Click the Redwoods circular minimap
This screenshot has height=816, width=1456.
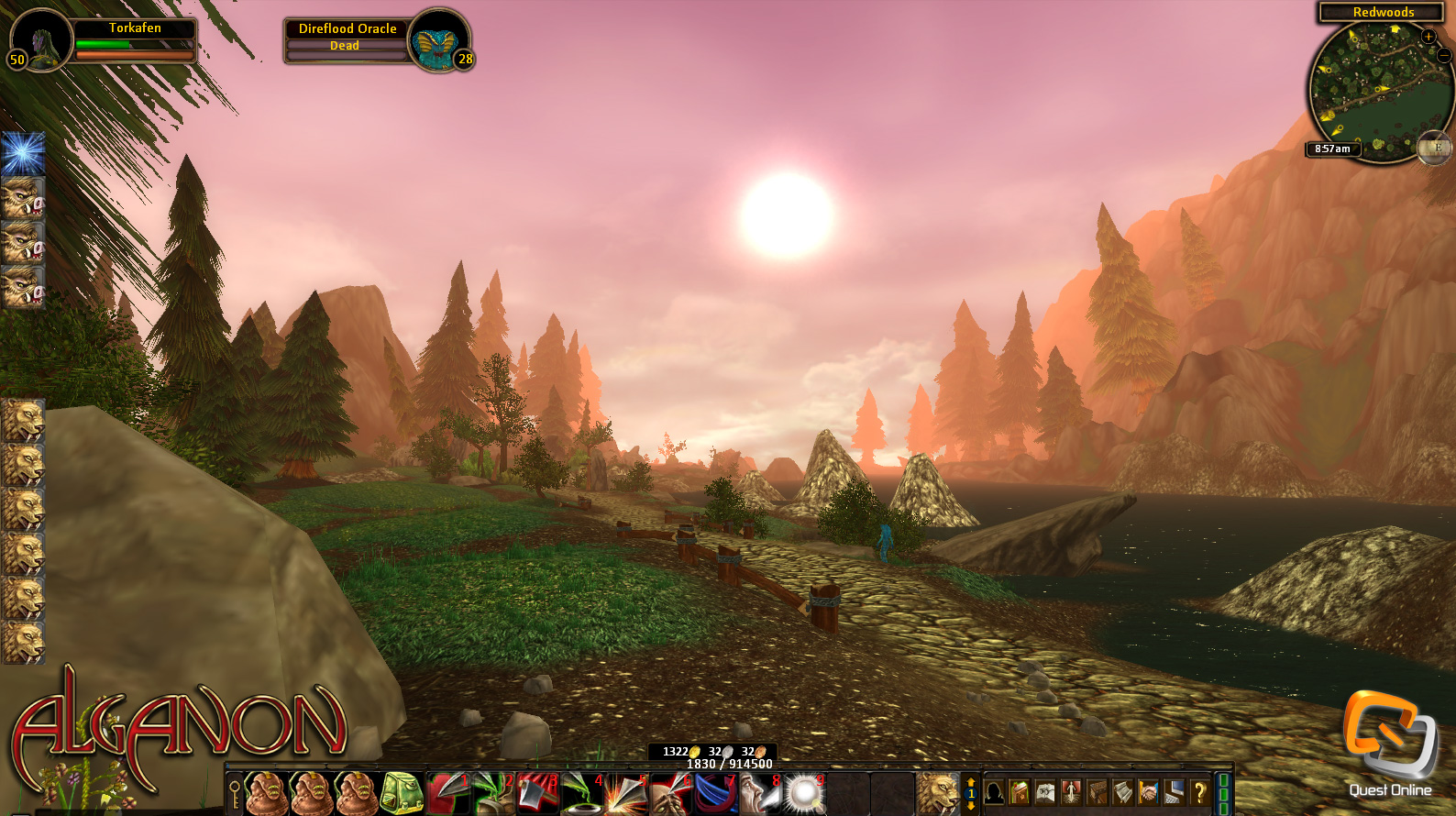coord(1375,94)
